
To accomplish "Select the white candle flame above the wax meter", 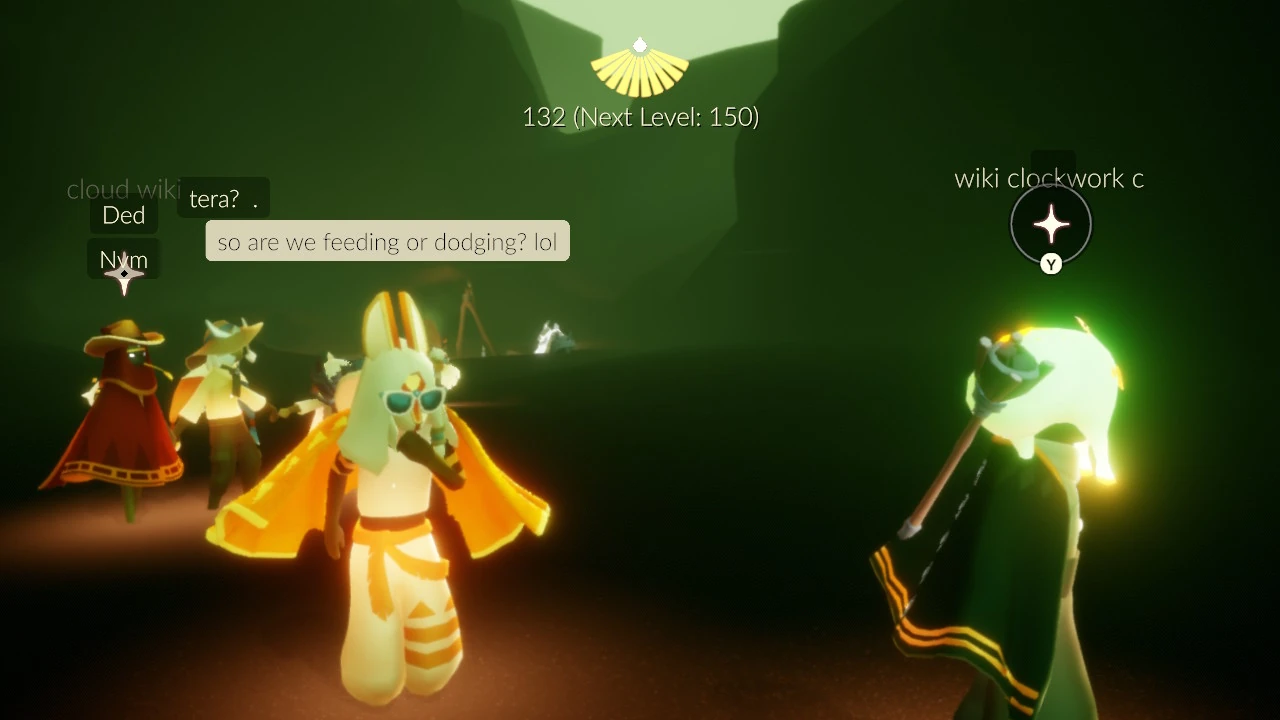I will pyautogui.click(x=640, y=44).
